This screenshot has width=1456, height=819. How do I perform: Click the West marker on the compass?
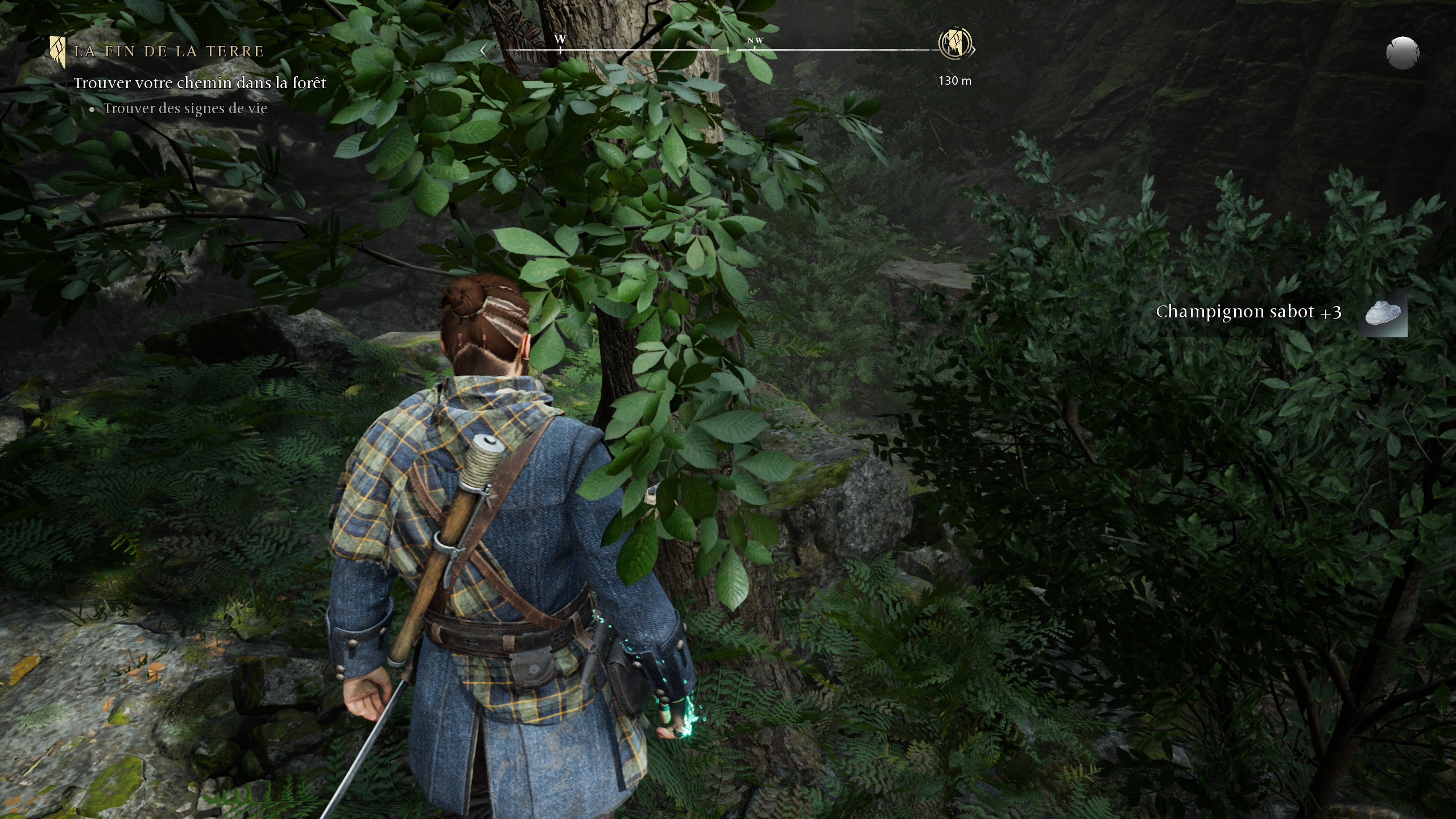click(560, 40)
